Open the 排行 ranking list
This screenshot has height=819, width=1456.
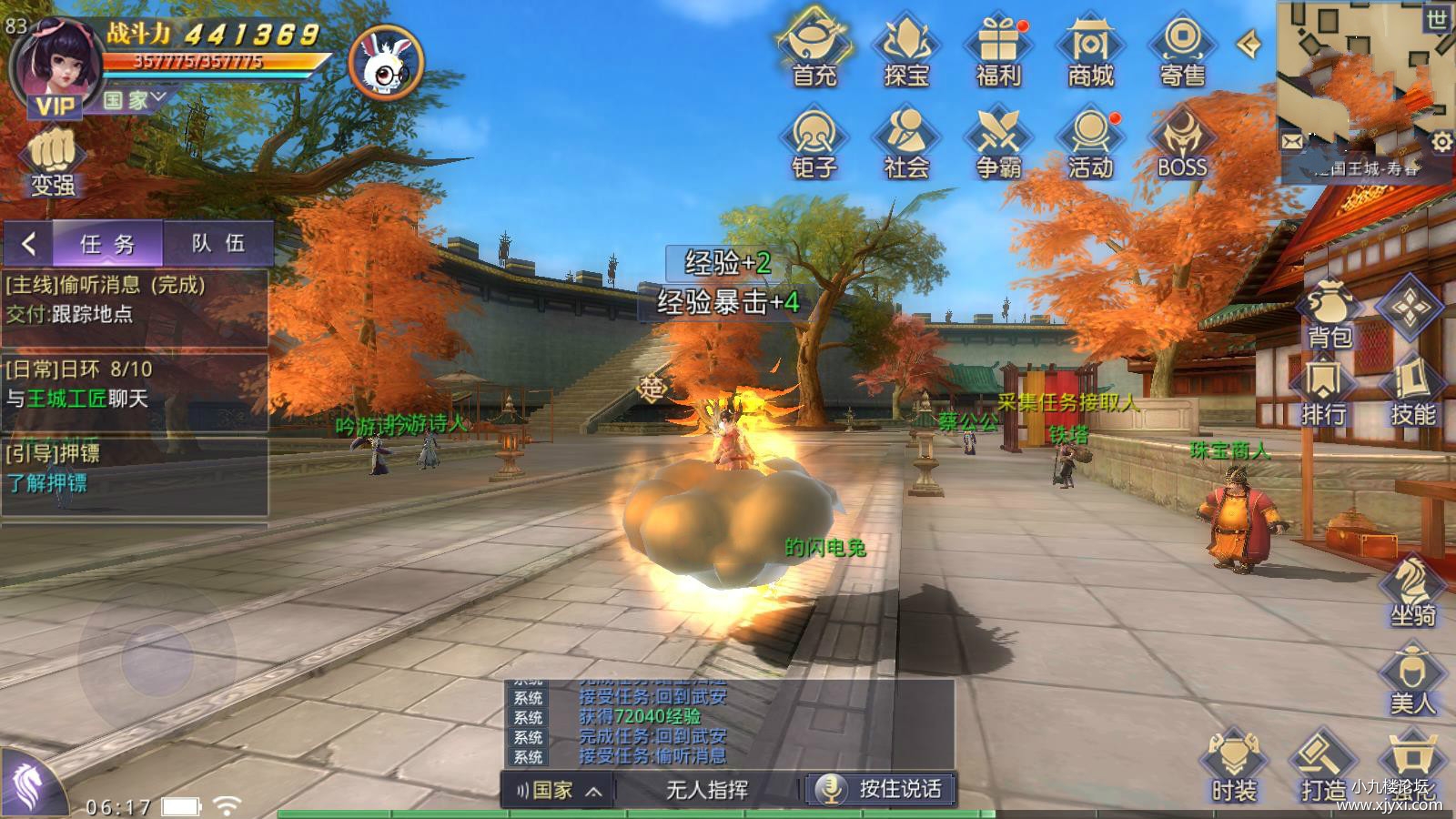1323,393
